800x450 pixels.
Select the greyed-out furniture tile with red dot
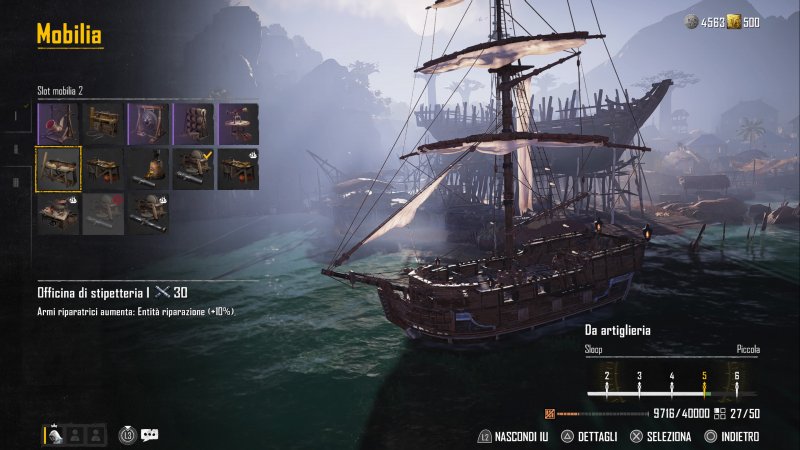tap(103, 213)
